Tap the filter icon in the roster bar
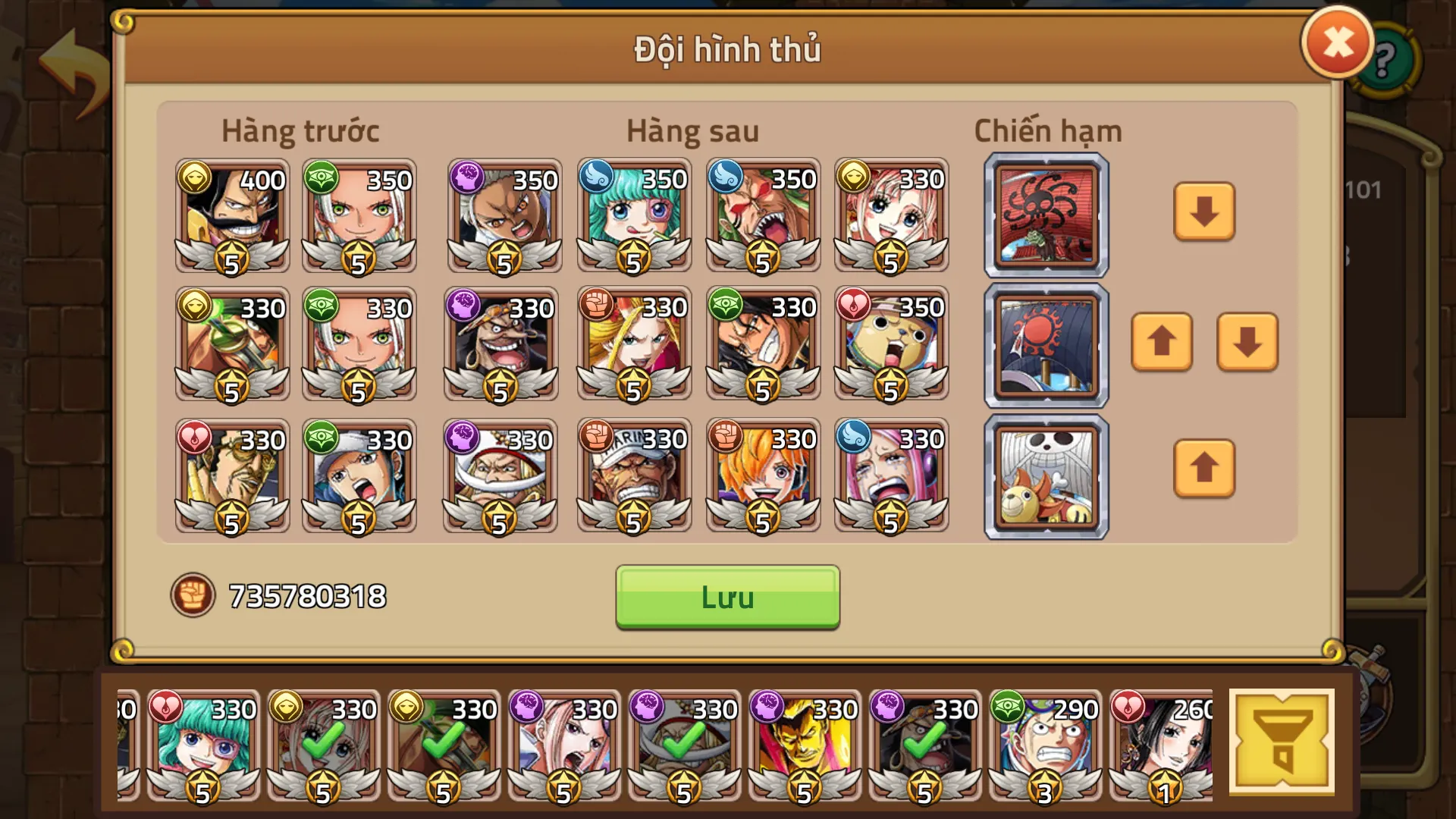The image size is (1456, 819). pos(1283,739)
